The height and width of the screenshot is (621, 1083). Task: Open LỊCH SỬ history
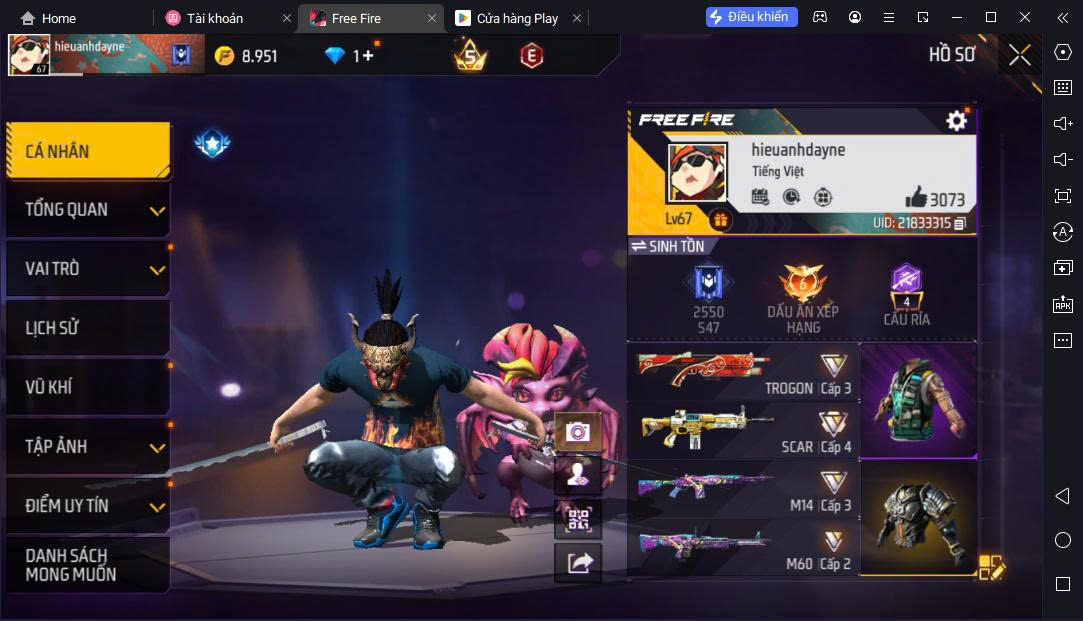coord(88,327)
